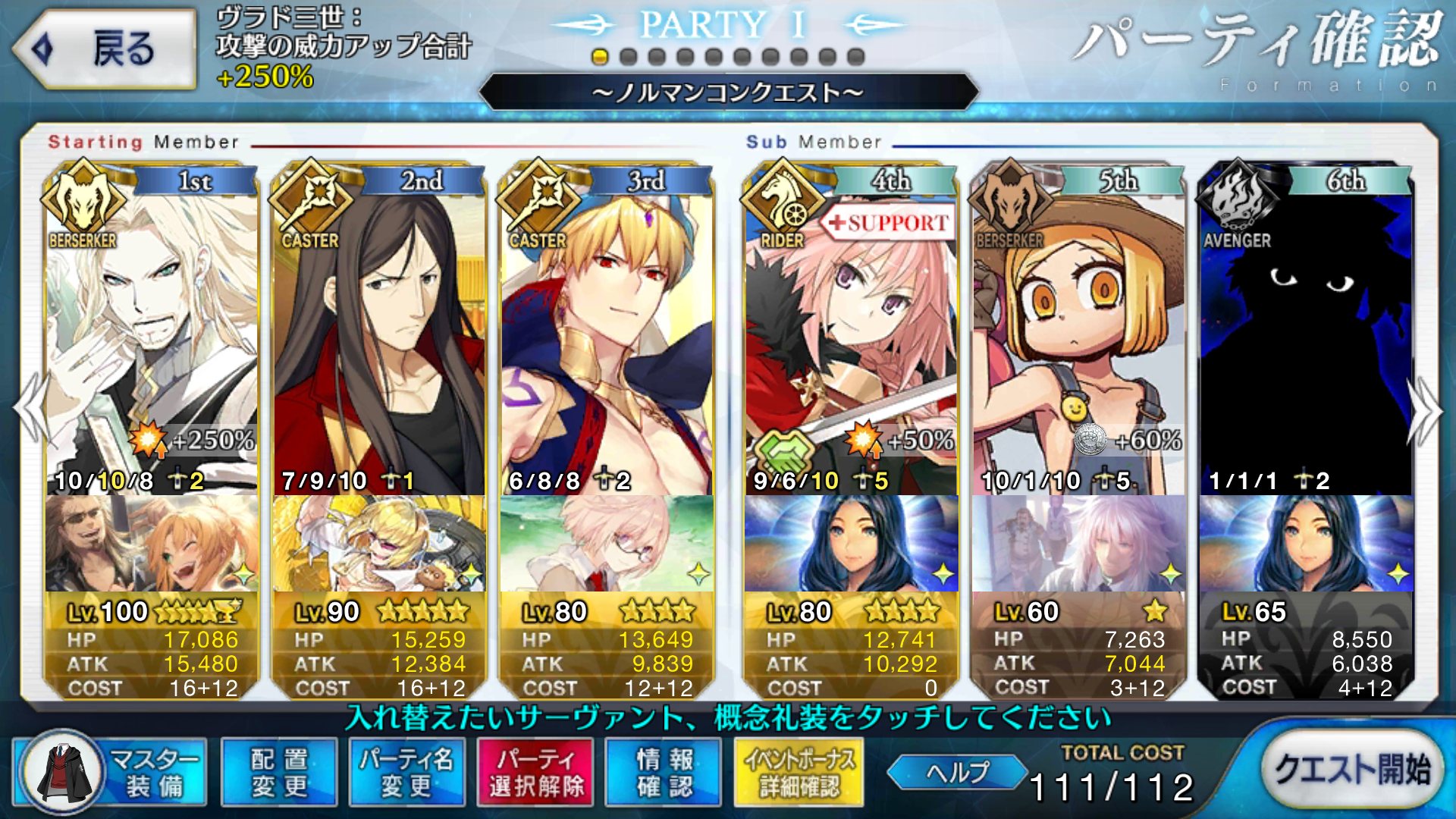Jump to the second party page dot

(628, 57)
